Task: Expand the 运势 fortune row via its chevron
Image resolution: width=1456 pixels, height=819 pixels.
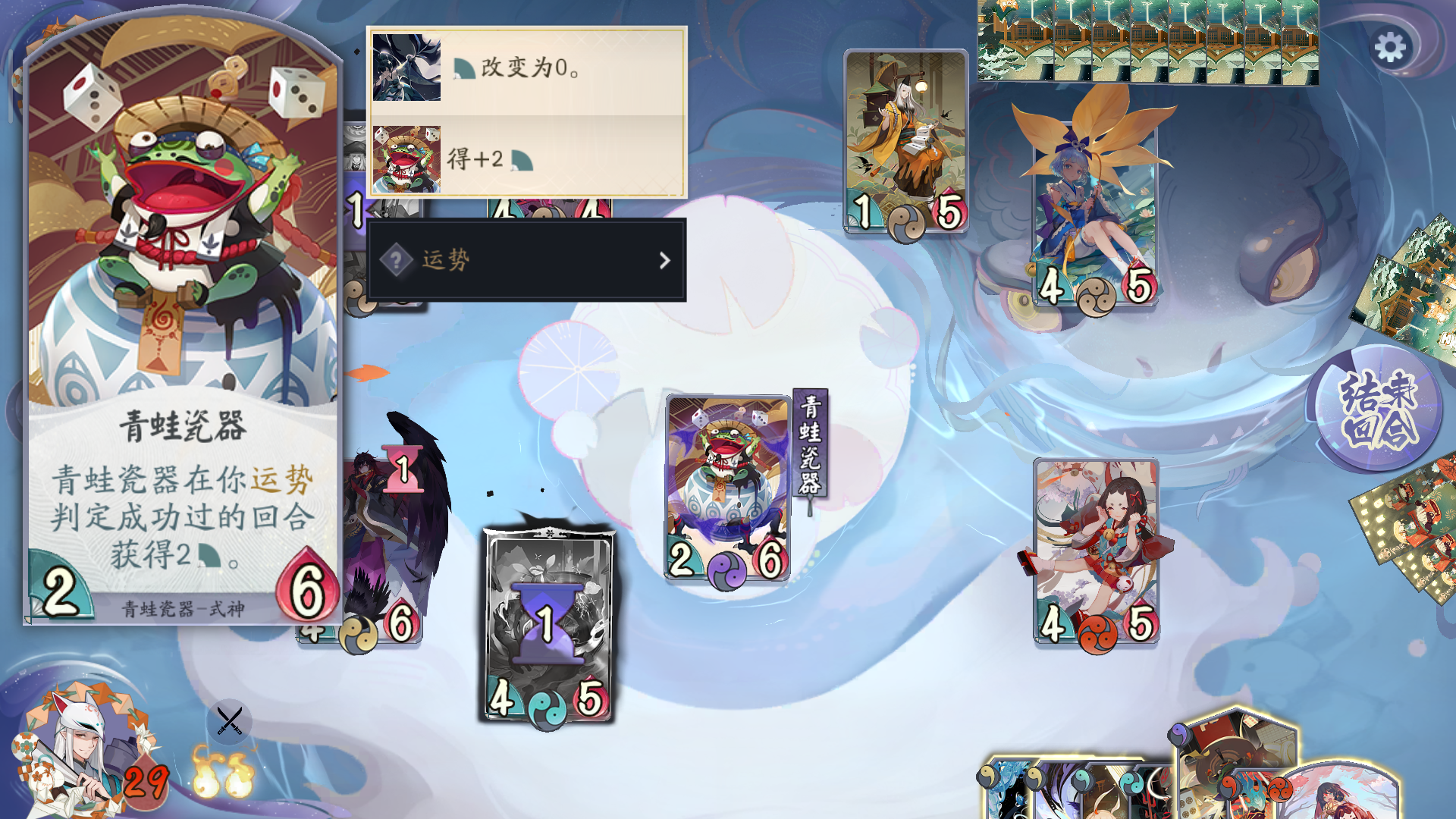Action: (x=664, y=260)
